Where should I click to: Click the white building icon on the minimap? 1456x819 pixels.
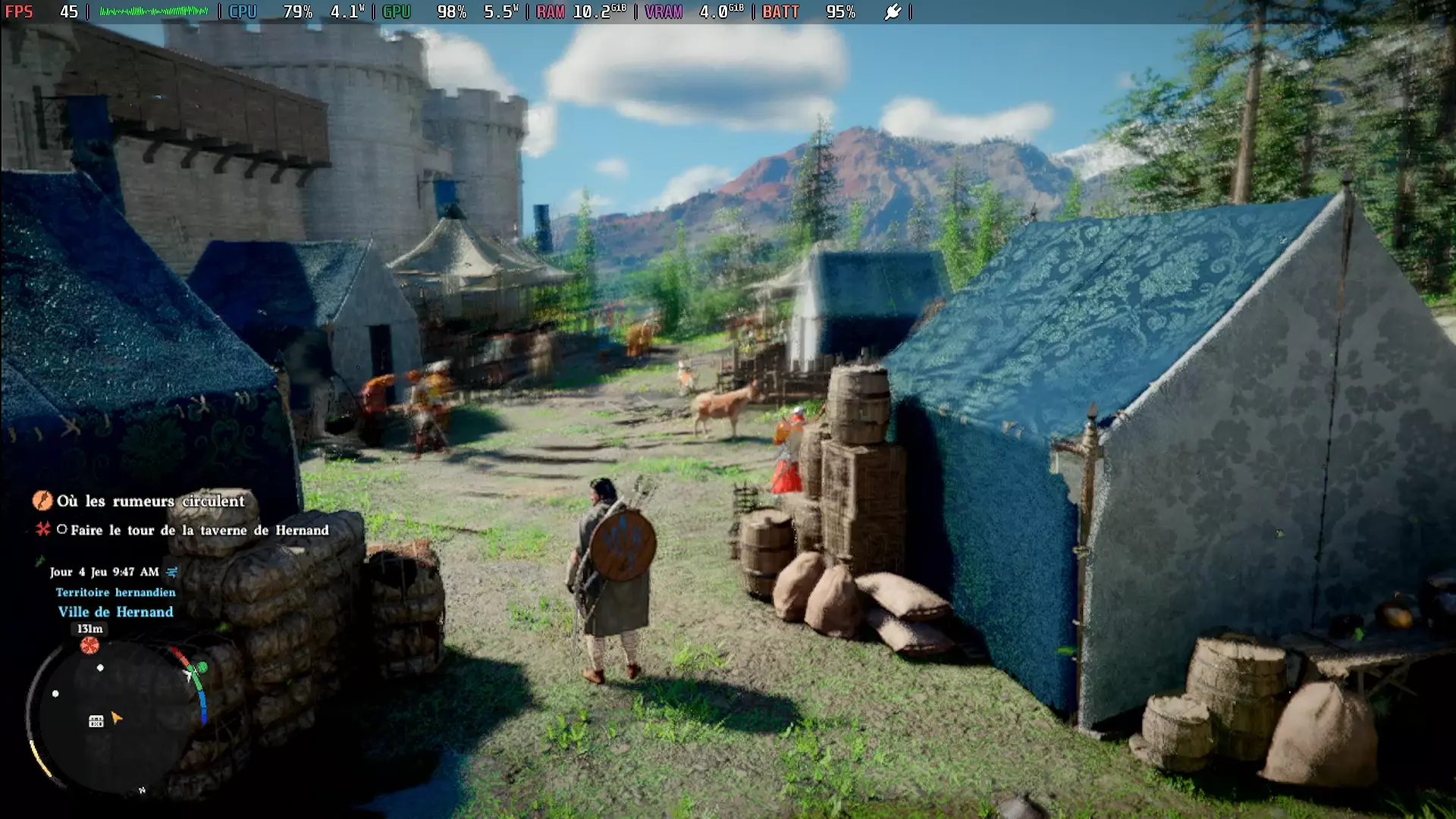pos(96,721)
